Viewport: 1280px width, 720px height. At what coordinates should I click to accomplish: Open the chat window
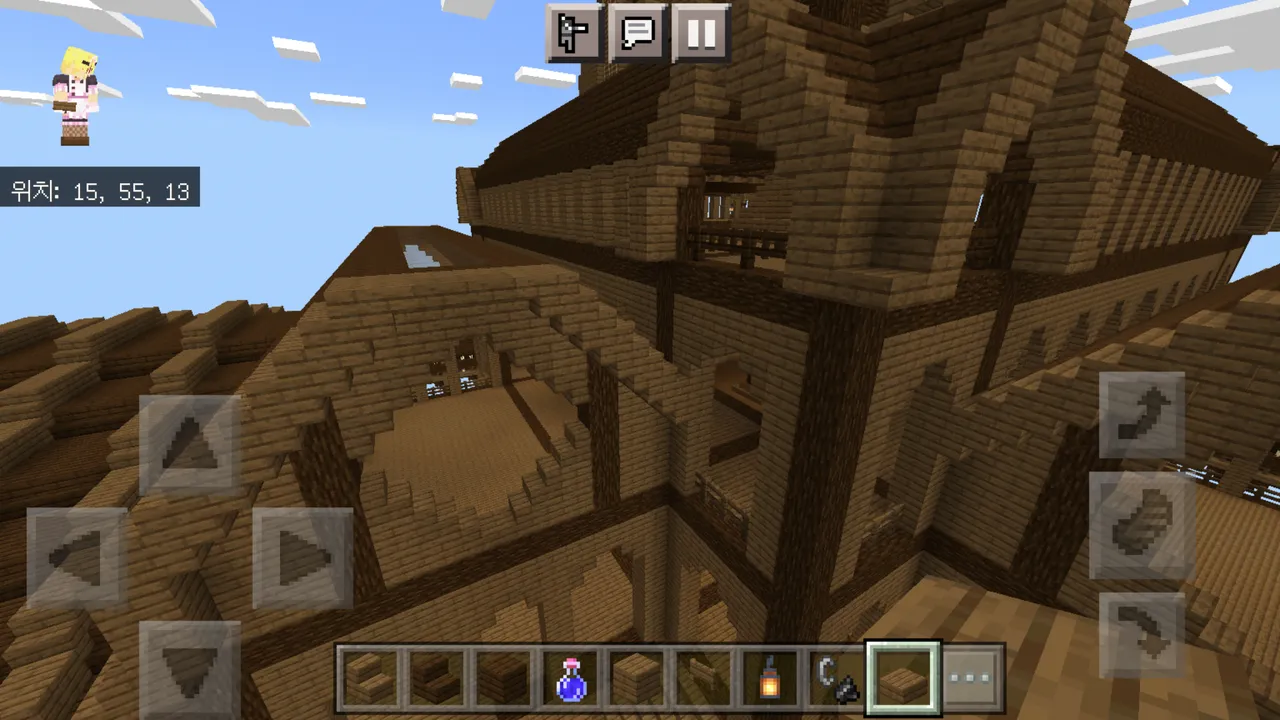coord(638,34)
